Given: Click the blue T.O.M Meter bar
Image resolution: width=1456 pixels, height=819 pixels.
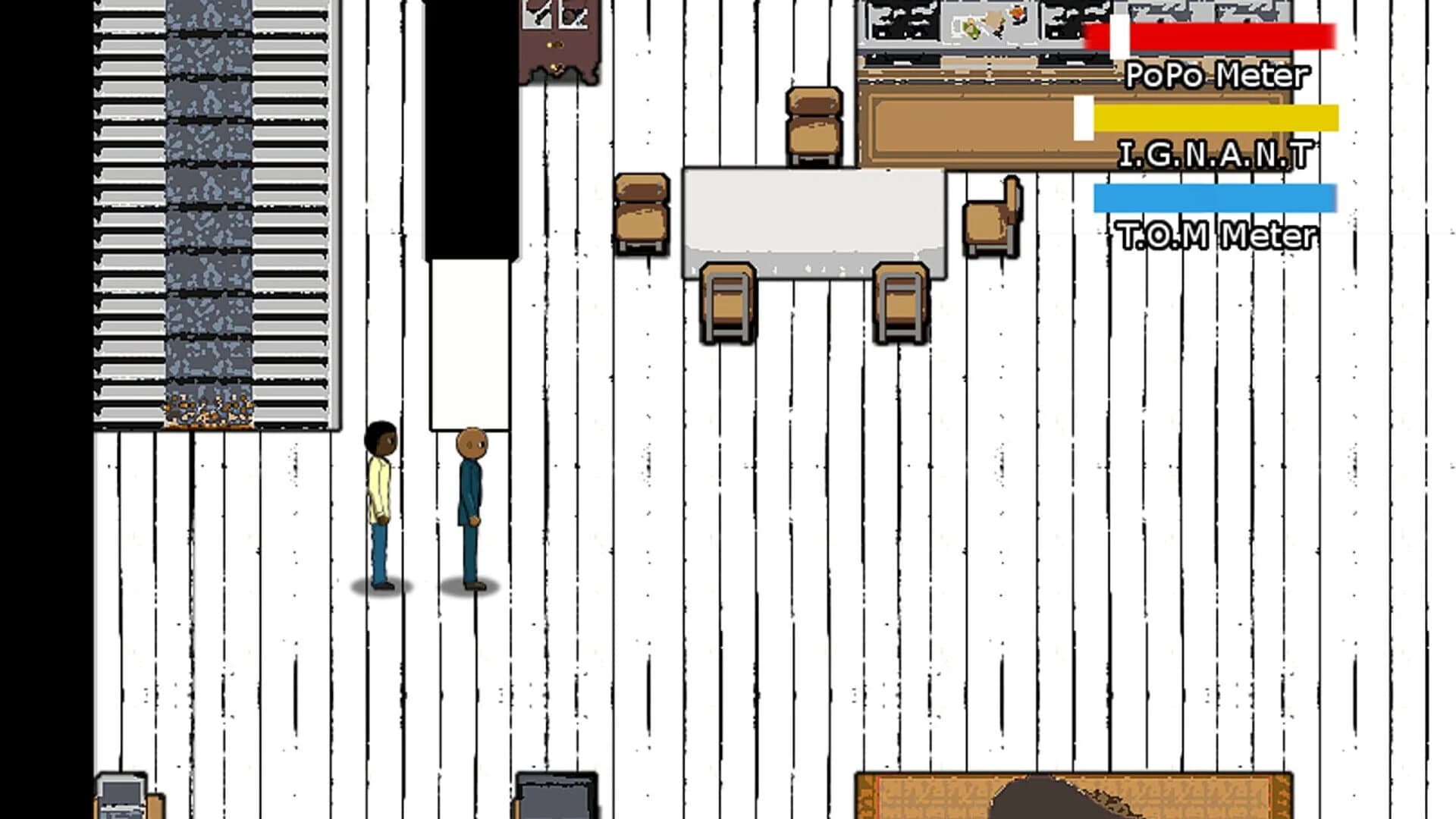Looking at the screenshot, I should tap(1213, 197).
